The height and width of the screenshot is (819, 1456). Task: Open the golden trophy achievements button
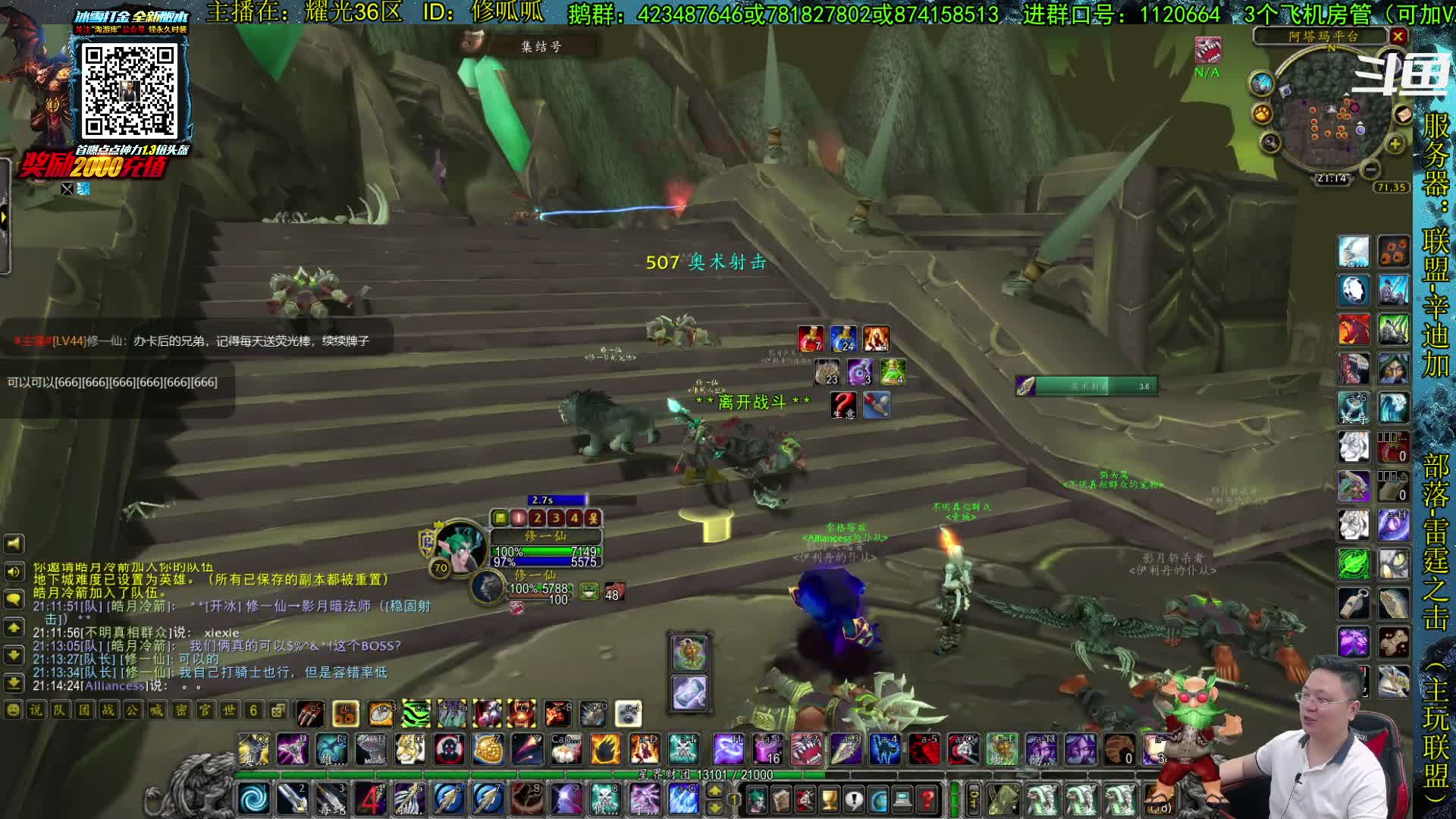(x=830, y=799)
